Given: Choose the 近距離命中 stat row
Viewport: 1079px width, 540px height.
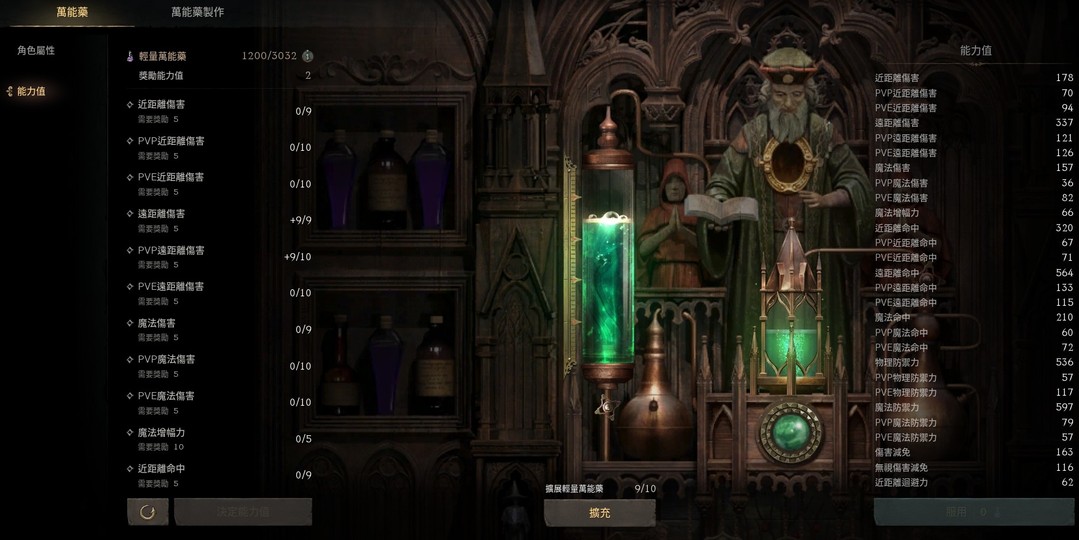Looking at the screenshot, I should pyautogui.click(x=219, y=474).
